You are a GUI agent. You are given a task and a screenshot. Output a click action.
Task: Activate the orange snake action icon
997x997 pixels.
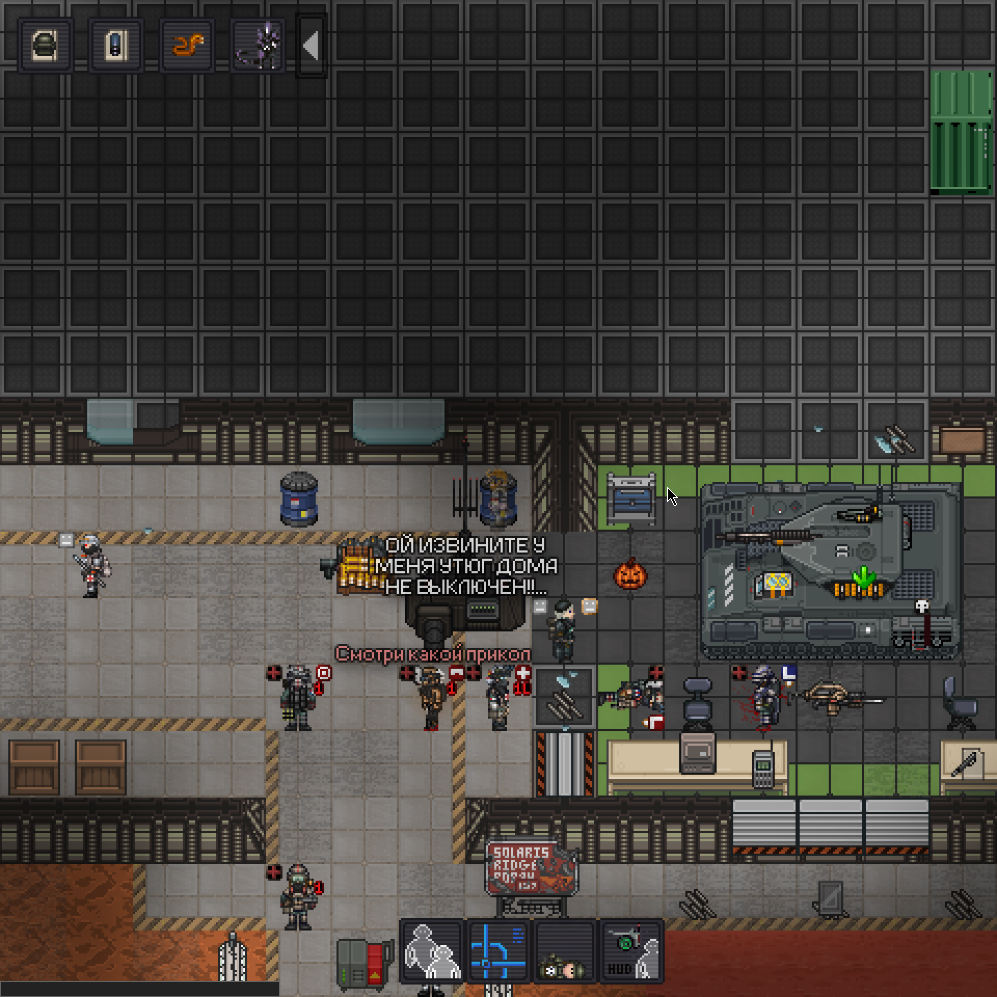pyautogui.click(x=188, y=45)
